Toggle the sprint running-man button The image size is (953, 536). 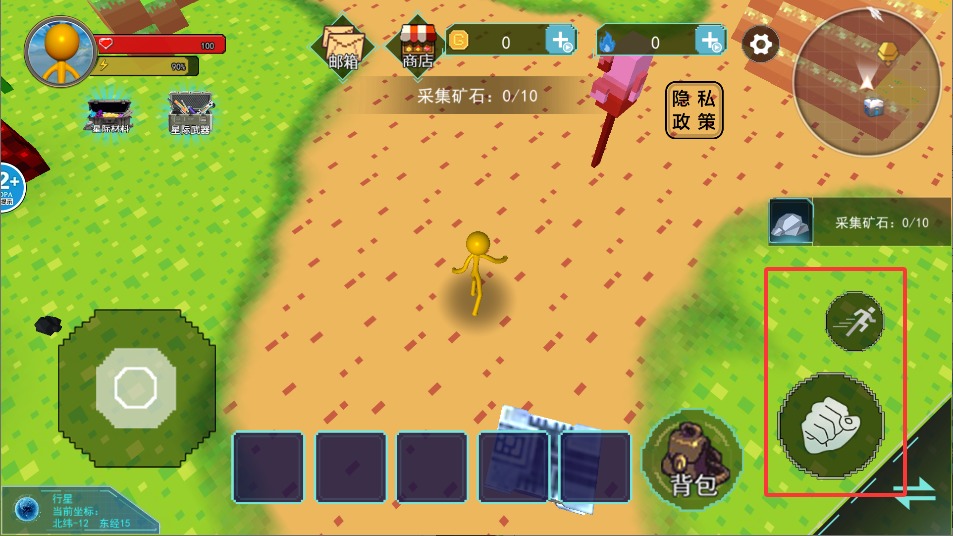(x=854, y=321)
